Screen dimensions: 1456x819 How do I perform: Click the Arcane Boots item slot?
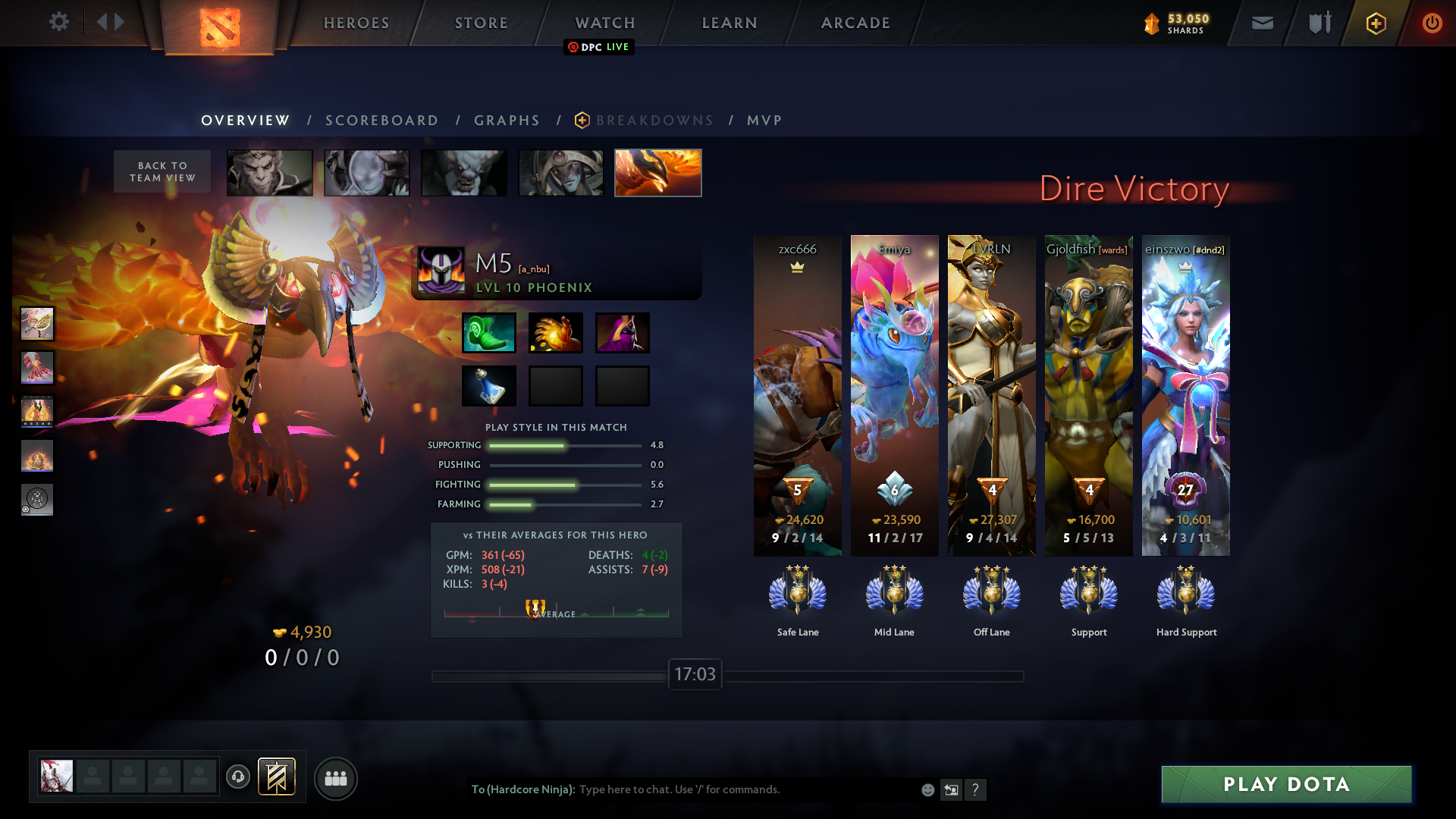tap(489, 333)
